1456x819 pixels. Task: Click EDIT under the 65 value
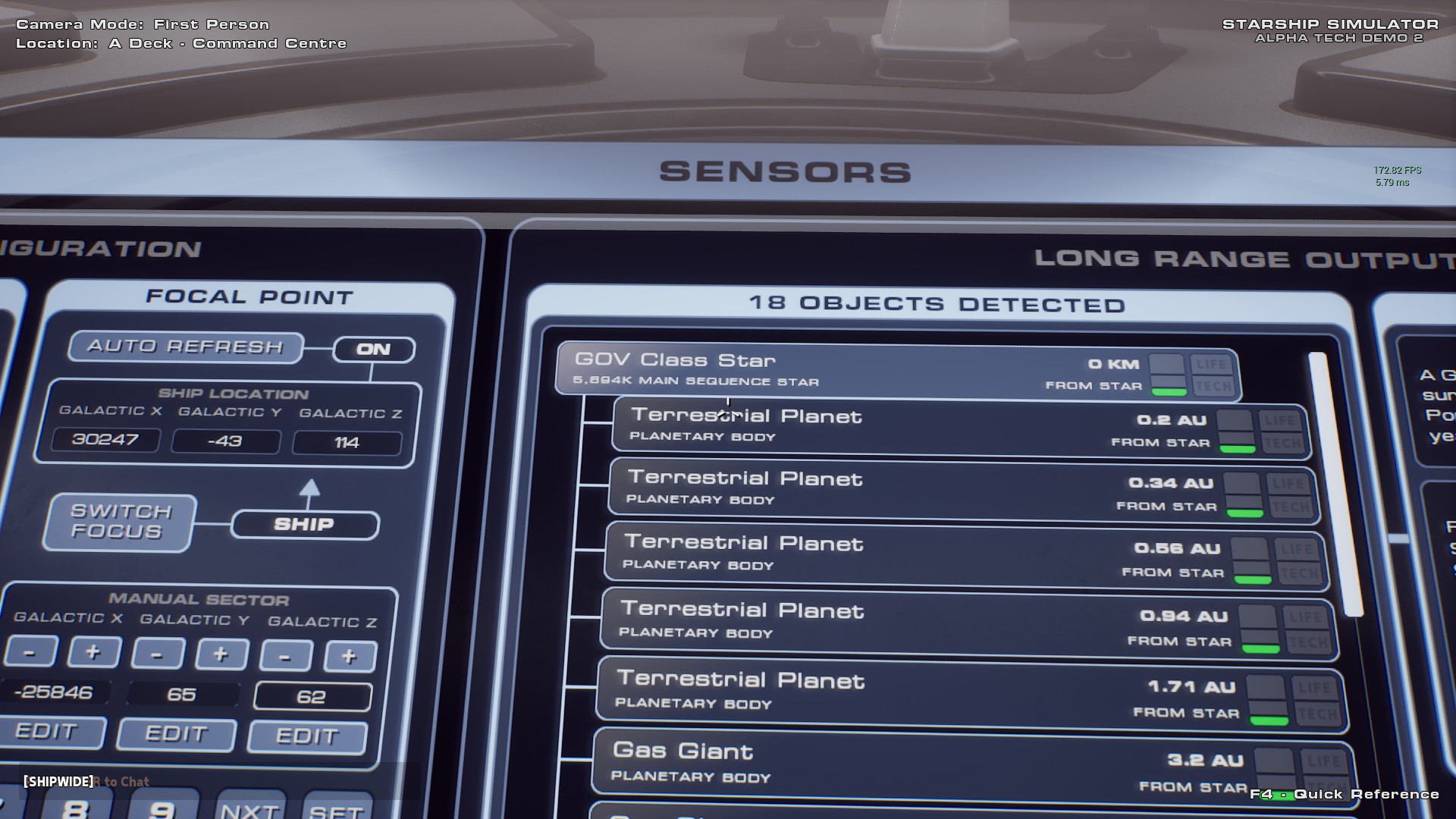click(x=177, y=734)
